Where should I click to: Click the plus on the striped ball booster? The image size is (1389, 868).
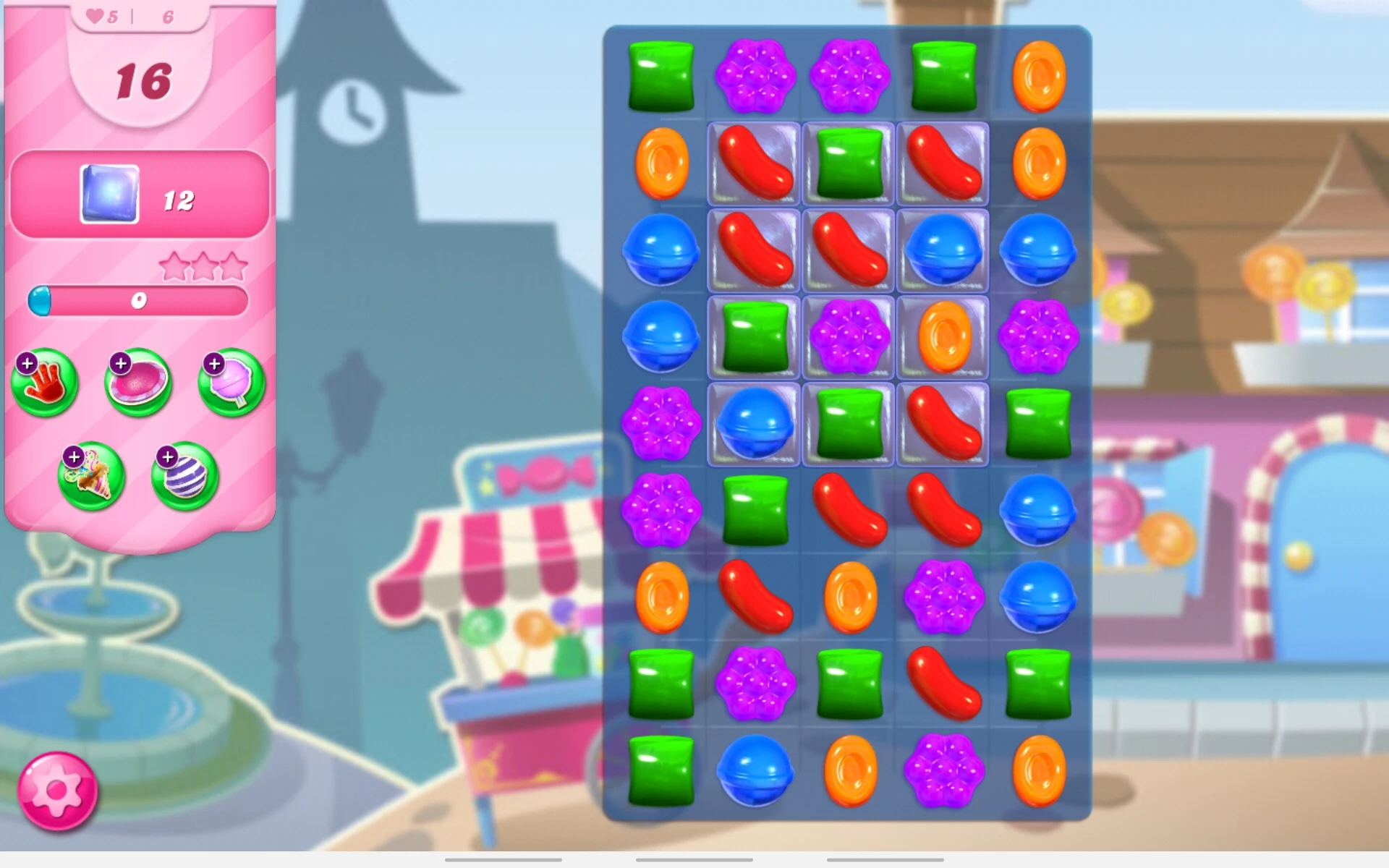(x=168, y=456)
